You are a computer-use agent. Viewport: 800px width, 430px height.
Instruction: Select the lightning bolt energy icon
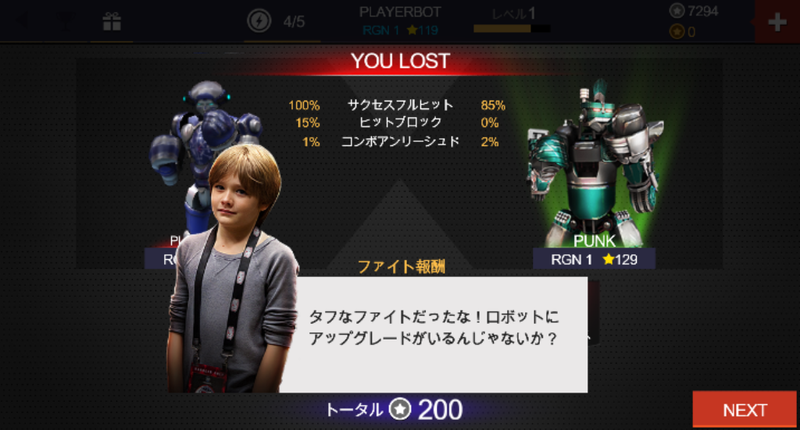[258, 21]
